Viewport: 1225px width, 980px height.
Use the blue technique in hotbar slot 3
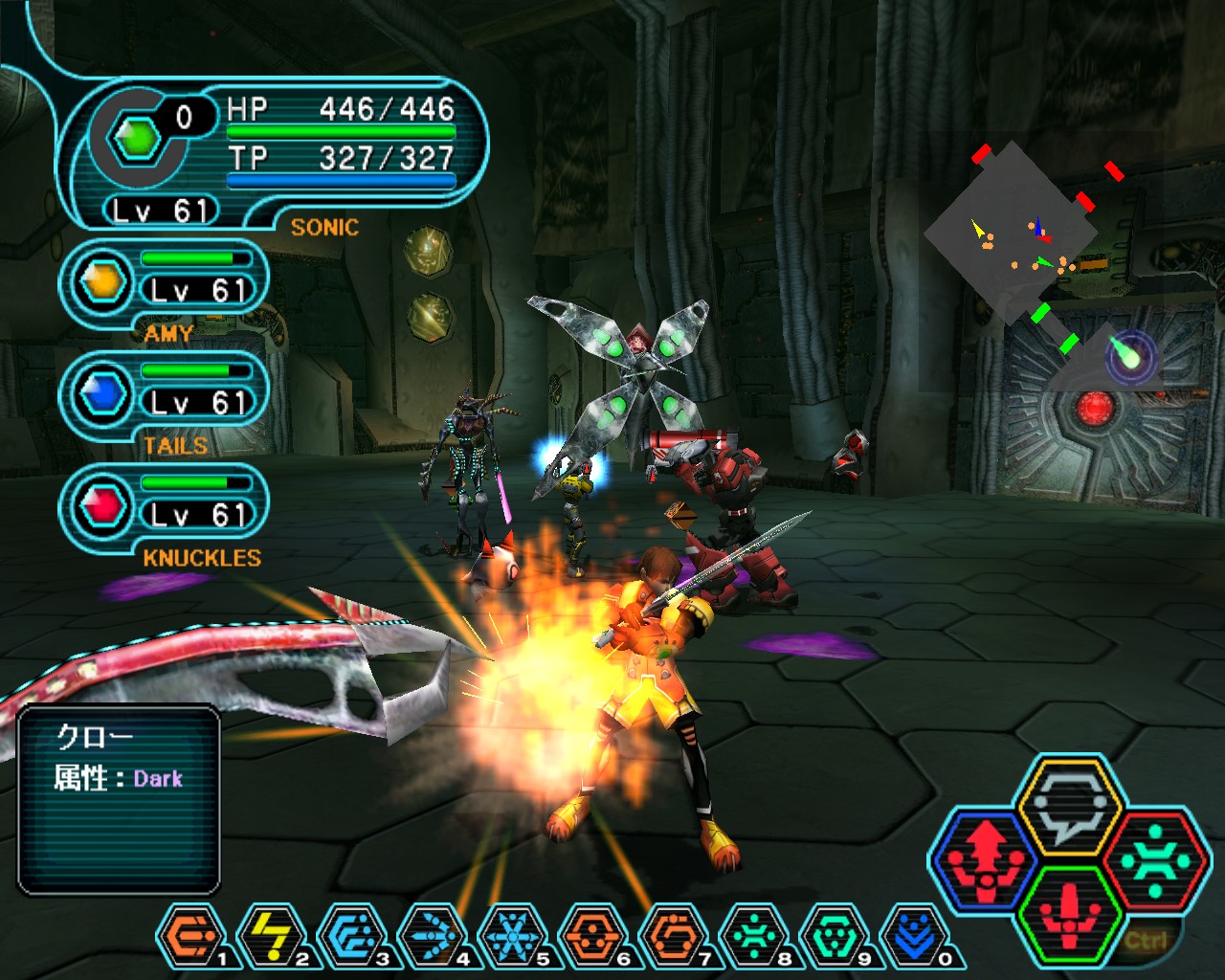[351, 937]
